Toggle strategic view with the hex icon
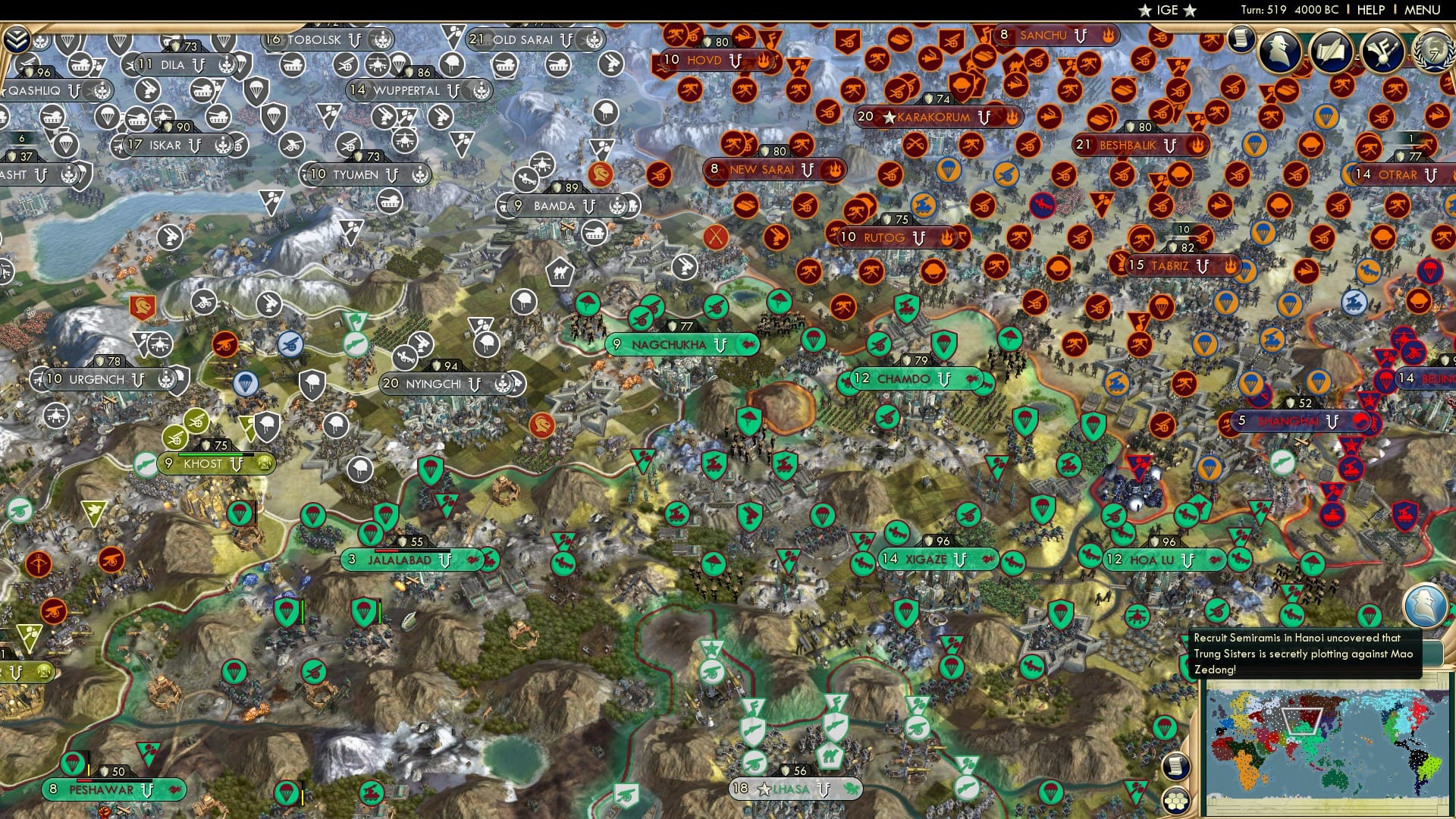This screenshot has width=1456, height=819. tap(1176, 800)
